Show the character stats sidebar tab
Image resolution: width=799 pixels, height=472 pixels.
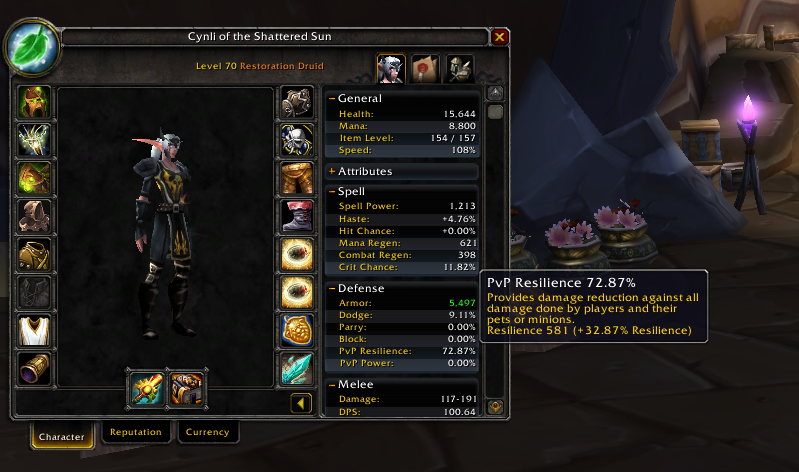coord(390,69)
